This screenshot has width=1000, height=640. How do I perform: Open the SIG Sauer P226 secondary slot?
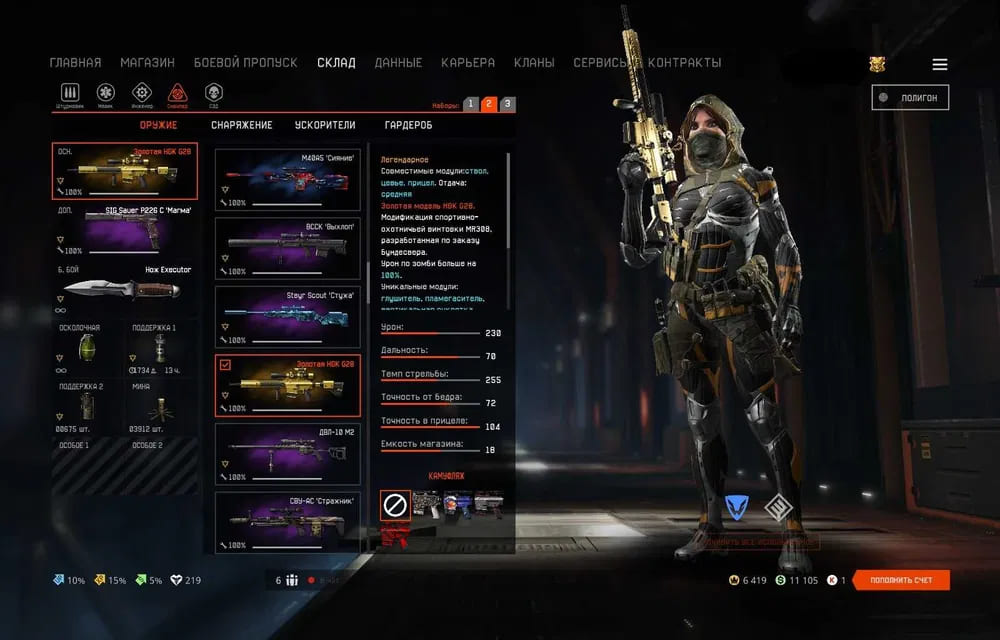[125, 233]
